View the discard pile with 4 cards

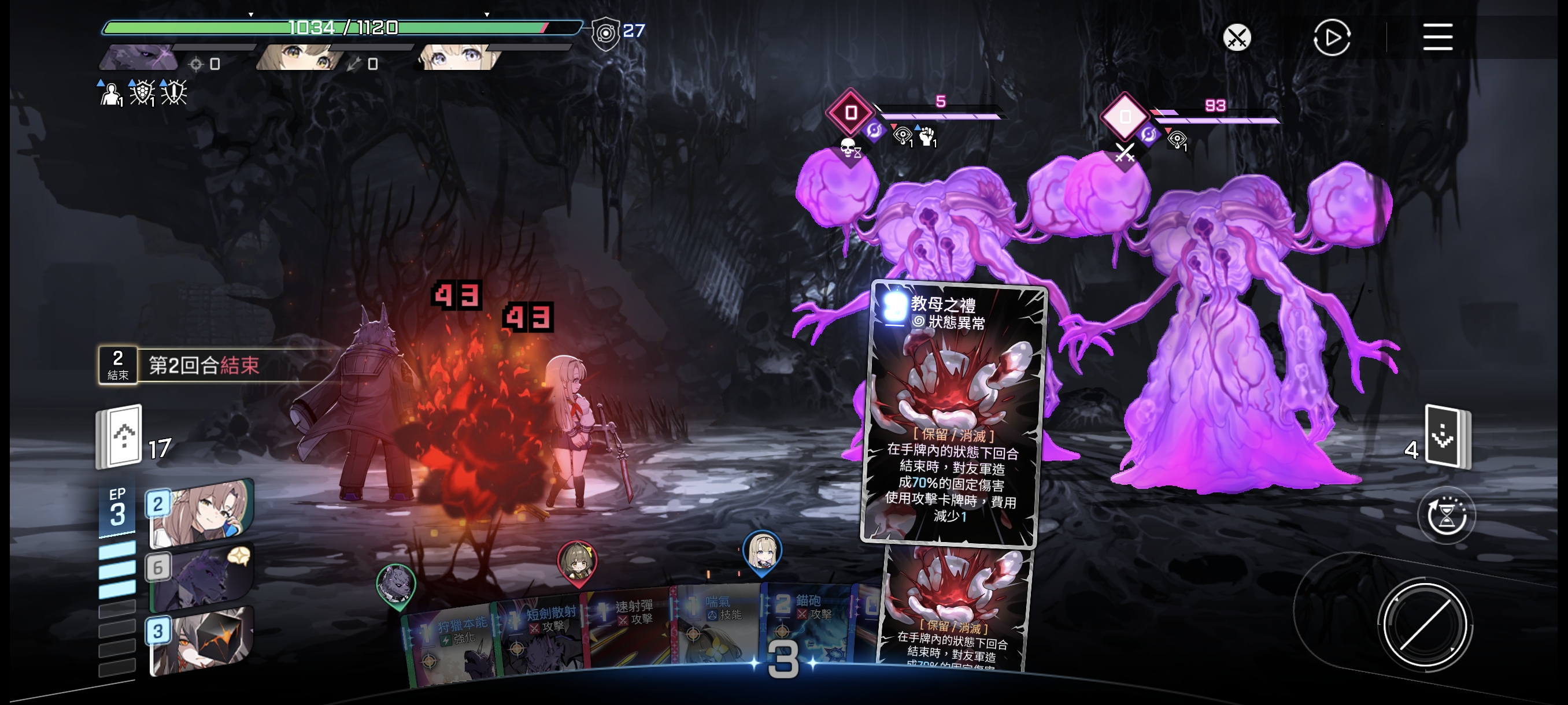(x=1445, y=436)
